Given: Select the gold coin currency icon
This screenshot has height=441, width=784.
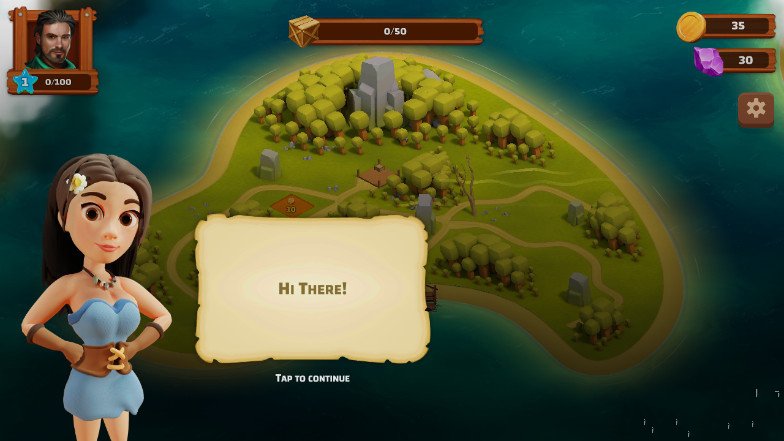Looking at the screenshot, I should [x=691, y=26].
